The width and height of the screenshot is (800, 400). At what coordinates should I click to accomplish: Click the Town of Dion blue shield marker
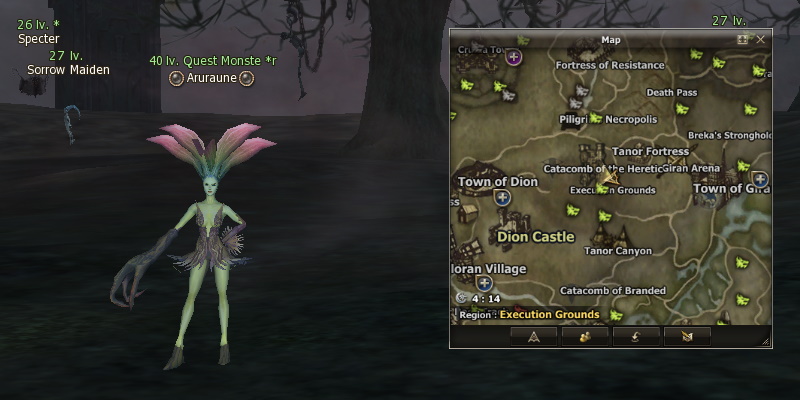tap(502, 198)
